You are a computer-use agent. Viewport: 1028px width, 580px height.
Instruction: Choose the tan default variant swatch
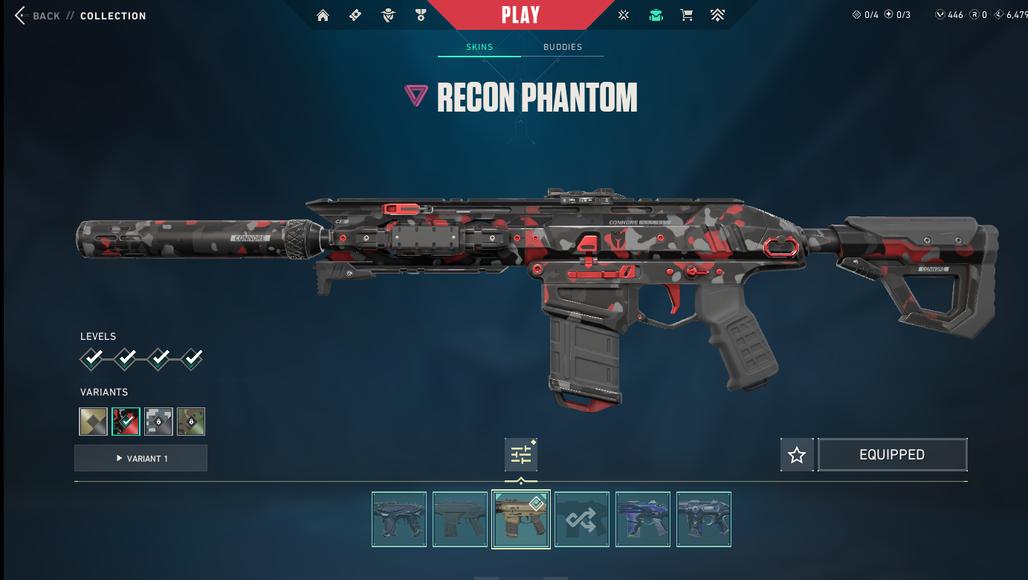pos(93,421)
